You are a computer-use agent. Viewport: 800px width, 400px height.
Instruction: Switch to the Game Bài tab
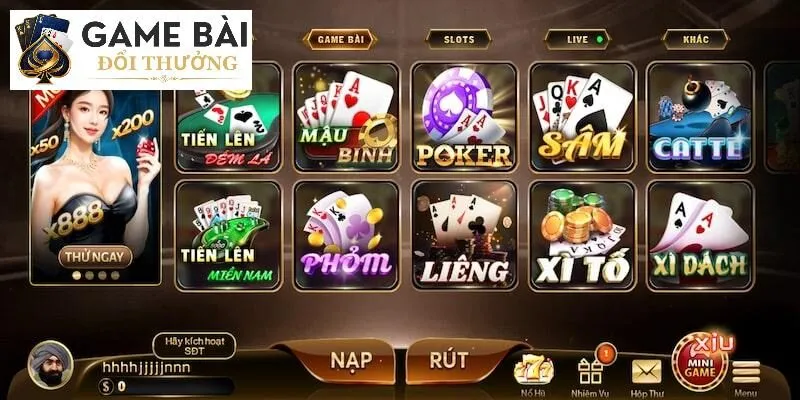(340, 40)
